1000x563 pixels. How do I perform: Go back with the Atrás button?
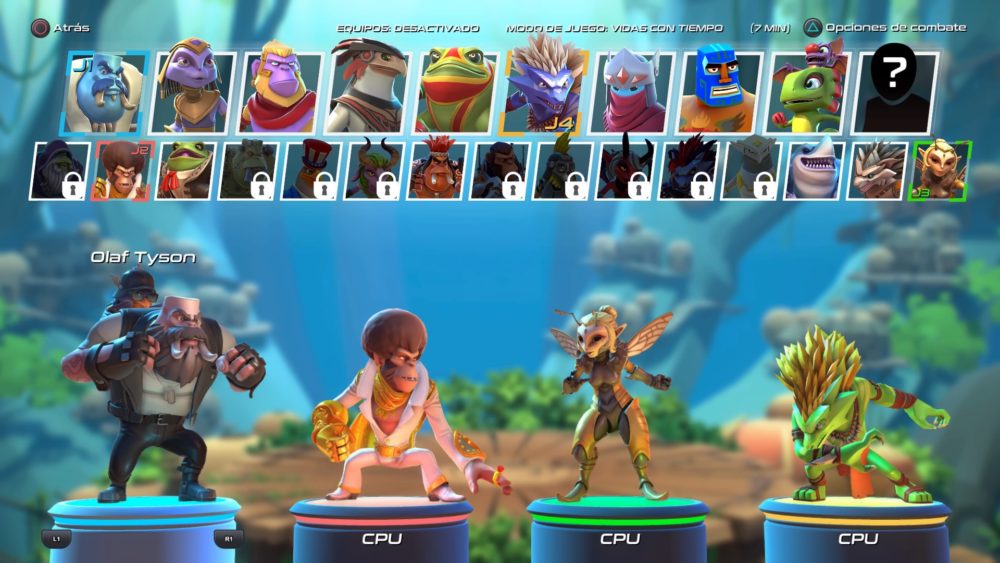(60, 28)
